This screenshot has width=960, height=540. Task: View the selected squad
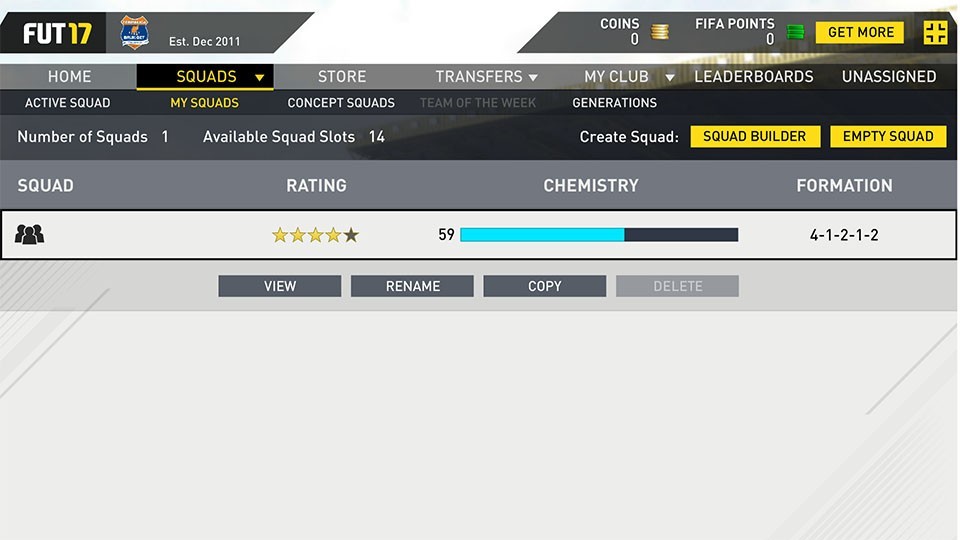tap(280, 287)
